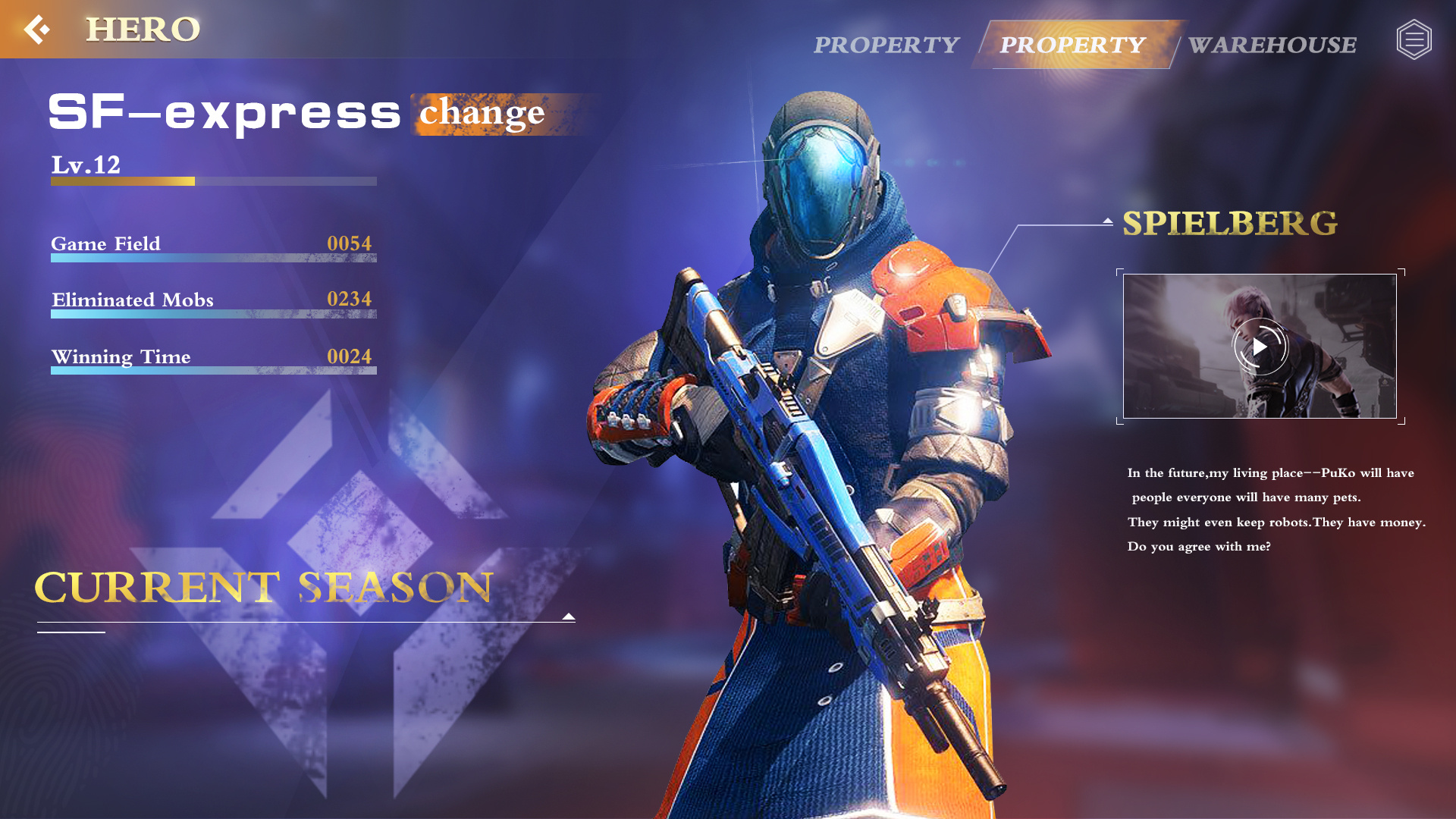Switch to the WAREHOUSE tab
Image resolution: width=1456 pixels, height=819 pixels.
(1272, 45)
